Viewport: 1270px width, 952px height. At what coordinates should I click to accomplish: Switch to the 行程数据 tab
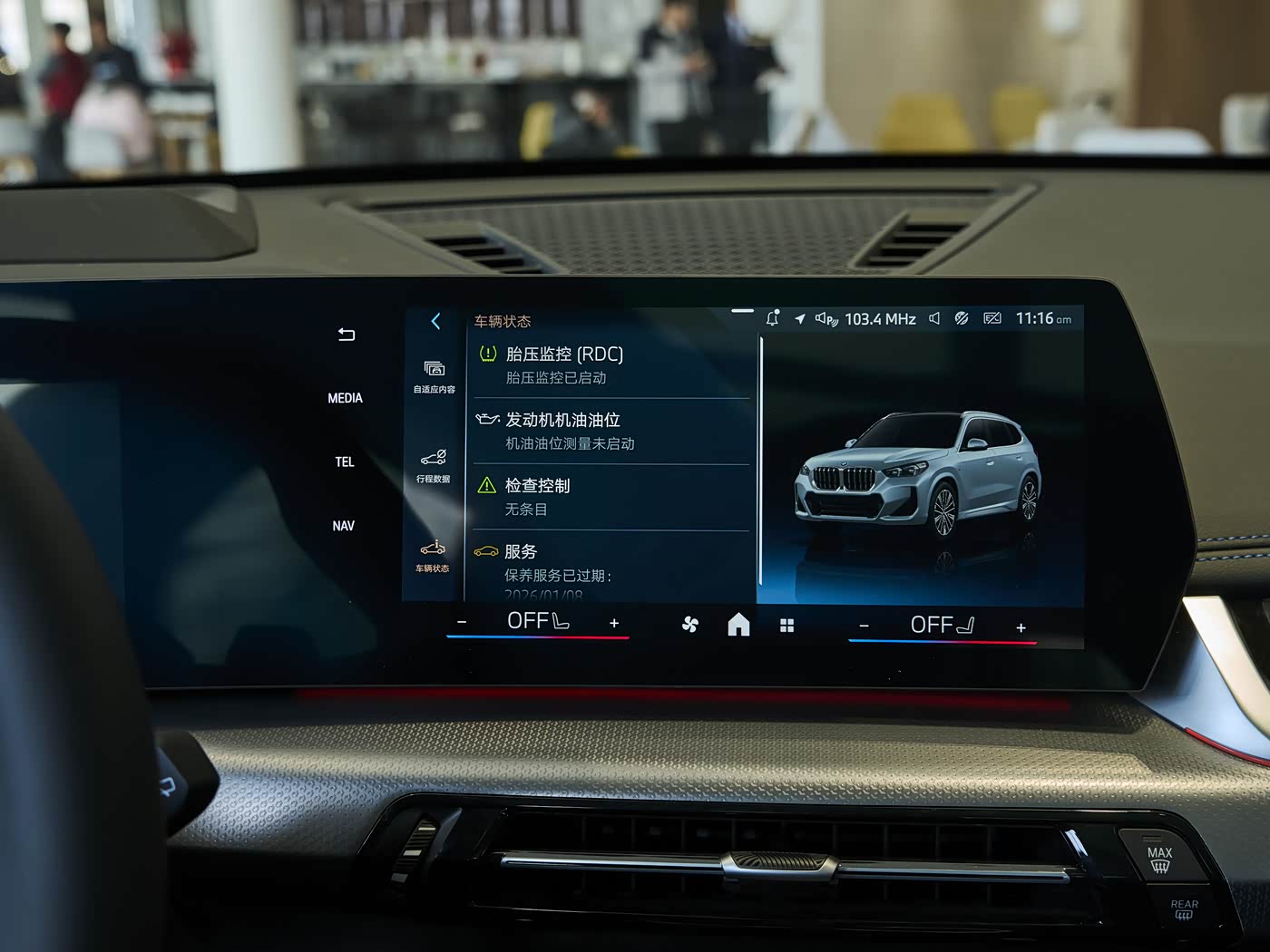point(433,464)
